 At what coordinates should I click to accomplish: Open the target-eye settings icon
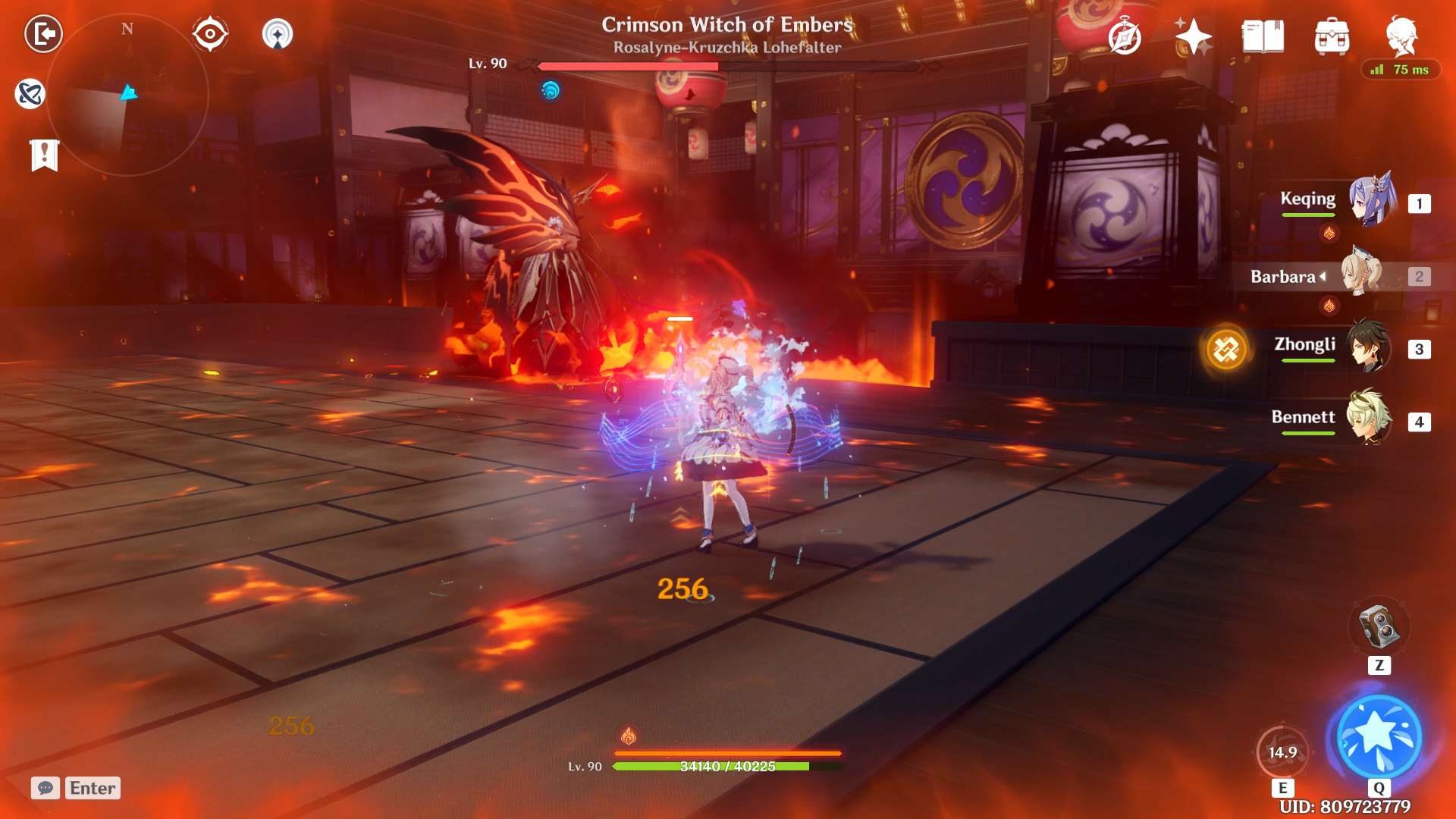209,34
